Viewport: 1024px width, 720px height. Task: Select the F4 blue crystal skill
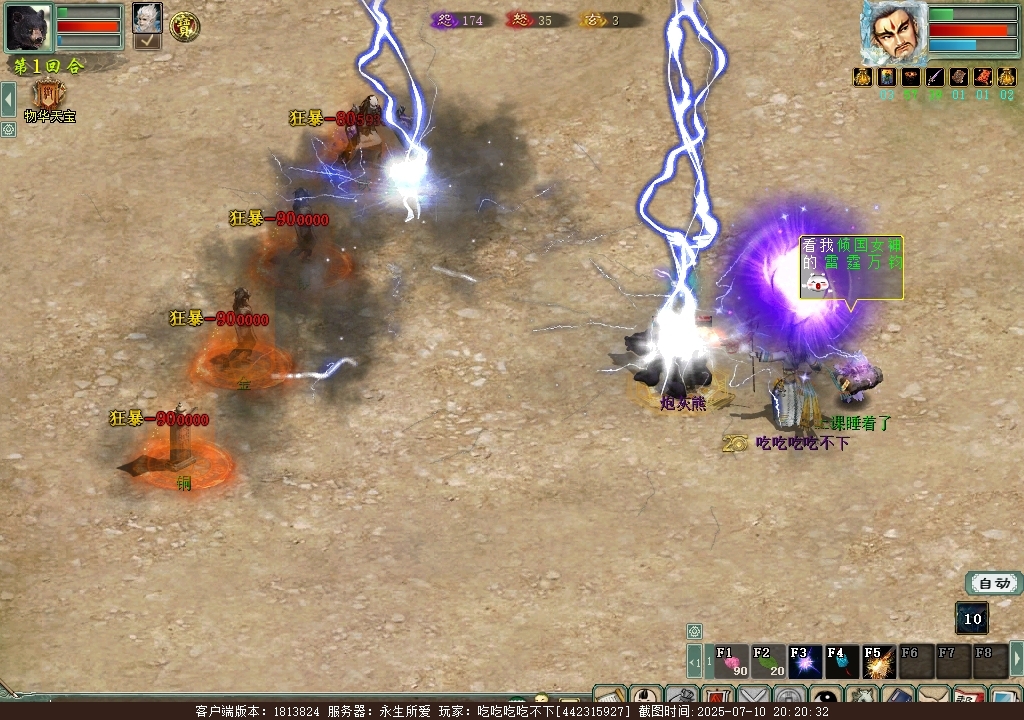842,661
